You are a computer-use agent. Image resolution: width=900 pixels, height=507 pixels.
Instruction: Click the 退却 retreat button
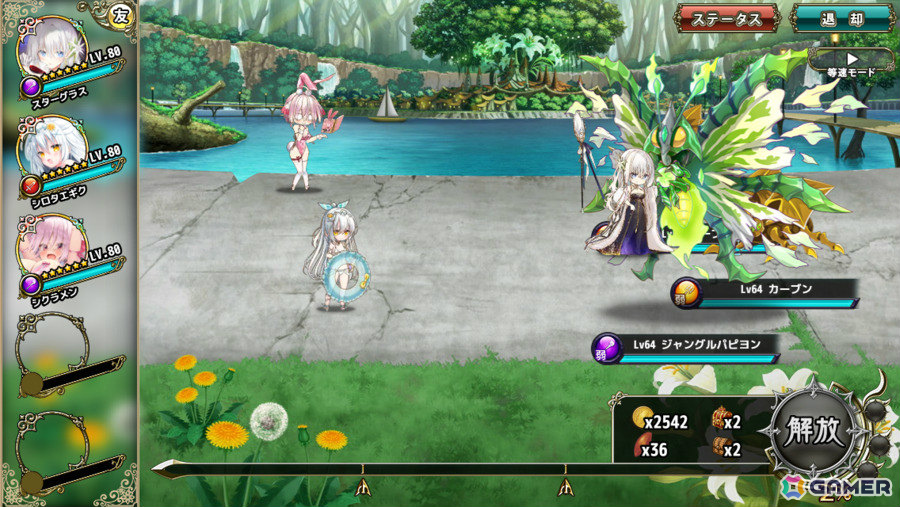coord(842,18)
